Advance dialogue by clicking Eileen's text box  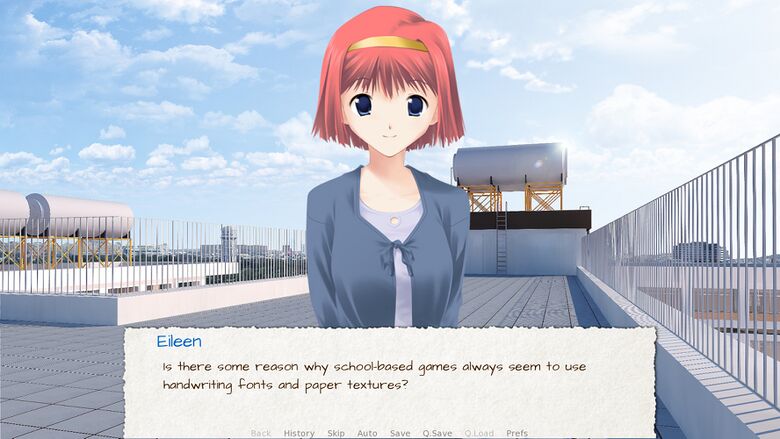pos(390,375)
